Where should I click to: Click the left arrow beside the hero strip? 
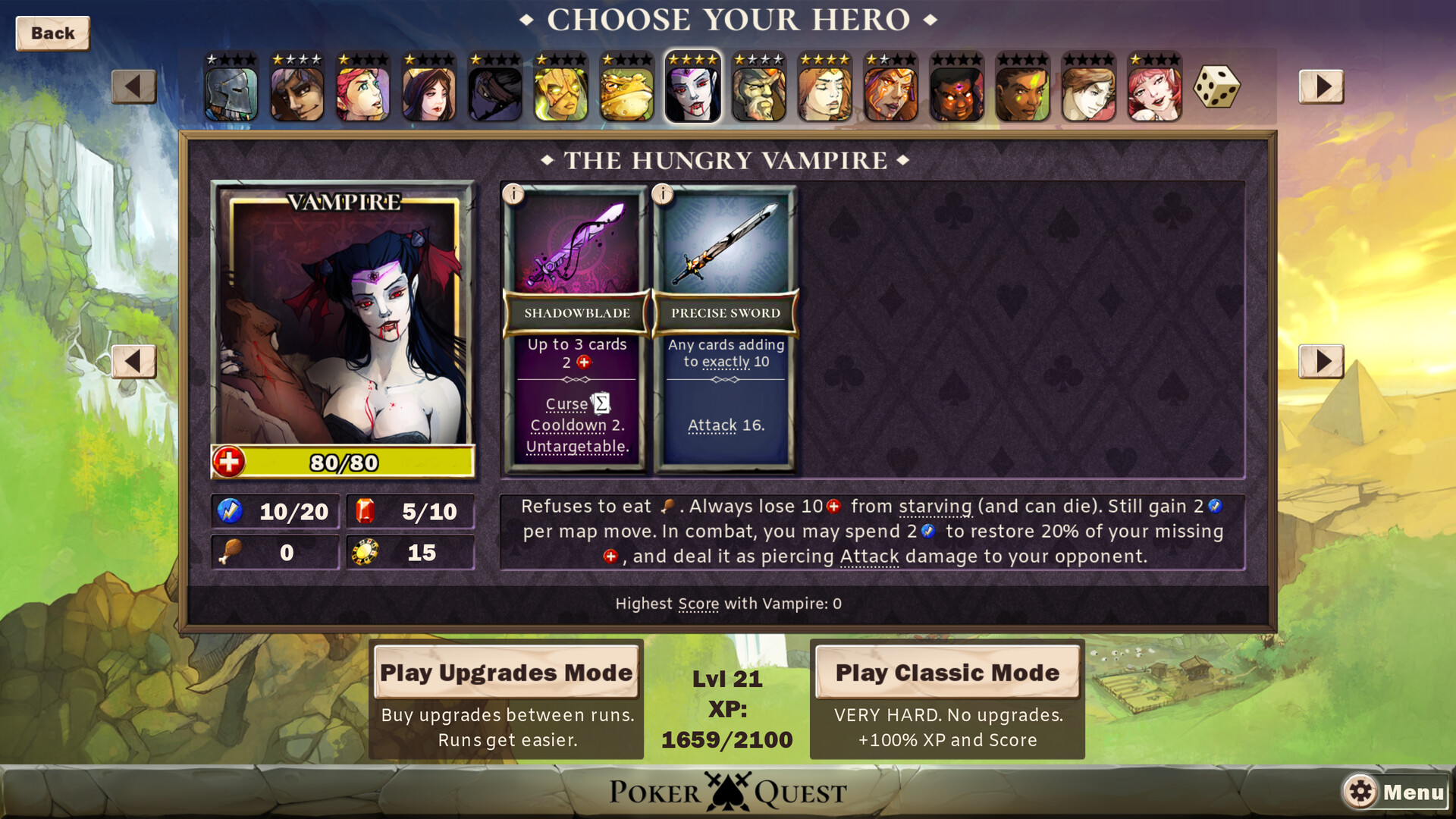tap(134, 86)
